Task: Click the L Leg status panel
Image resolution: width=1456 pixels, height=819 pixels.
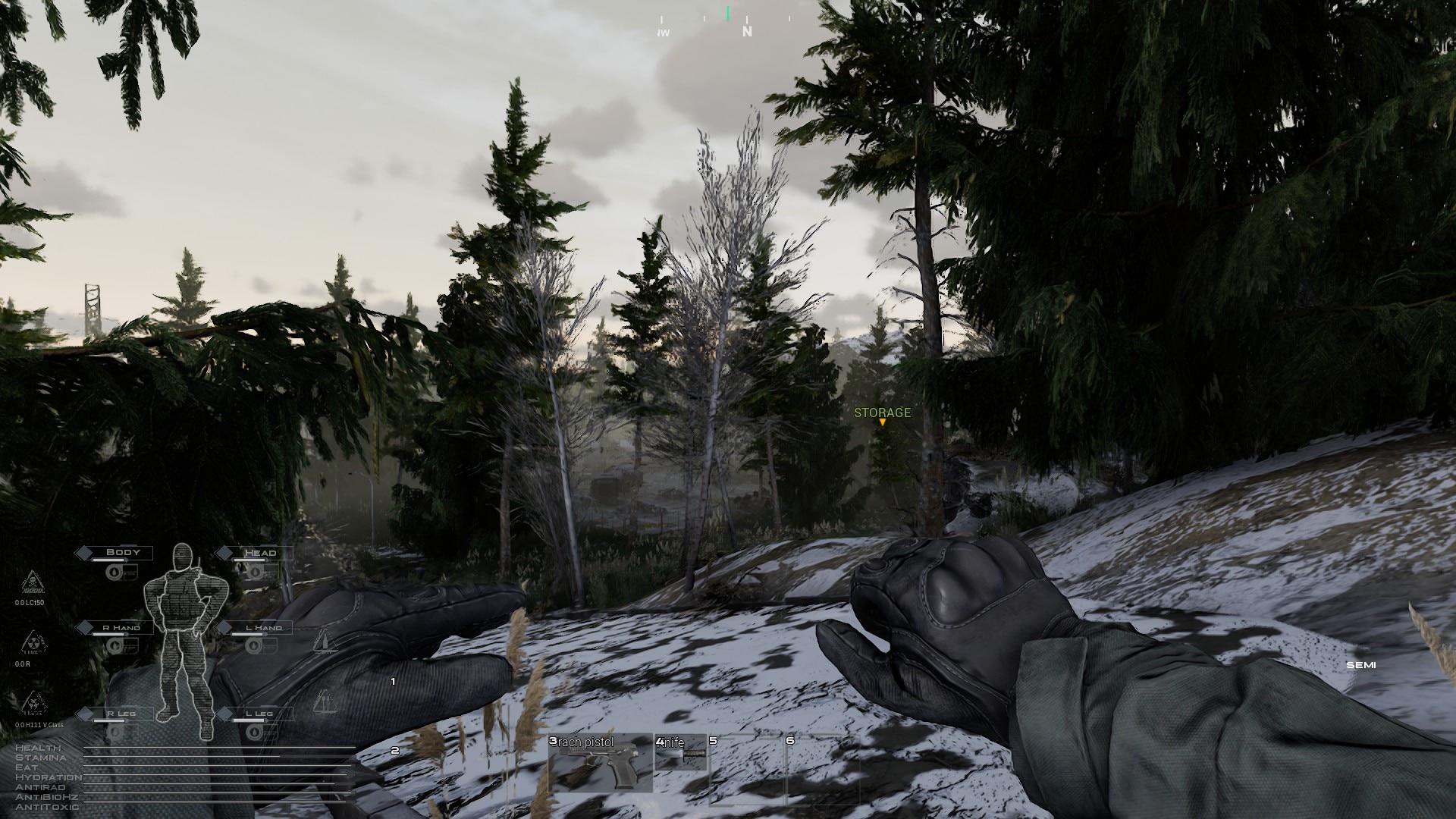Action: [259, 714]
